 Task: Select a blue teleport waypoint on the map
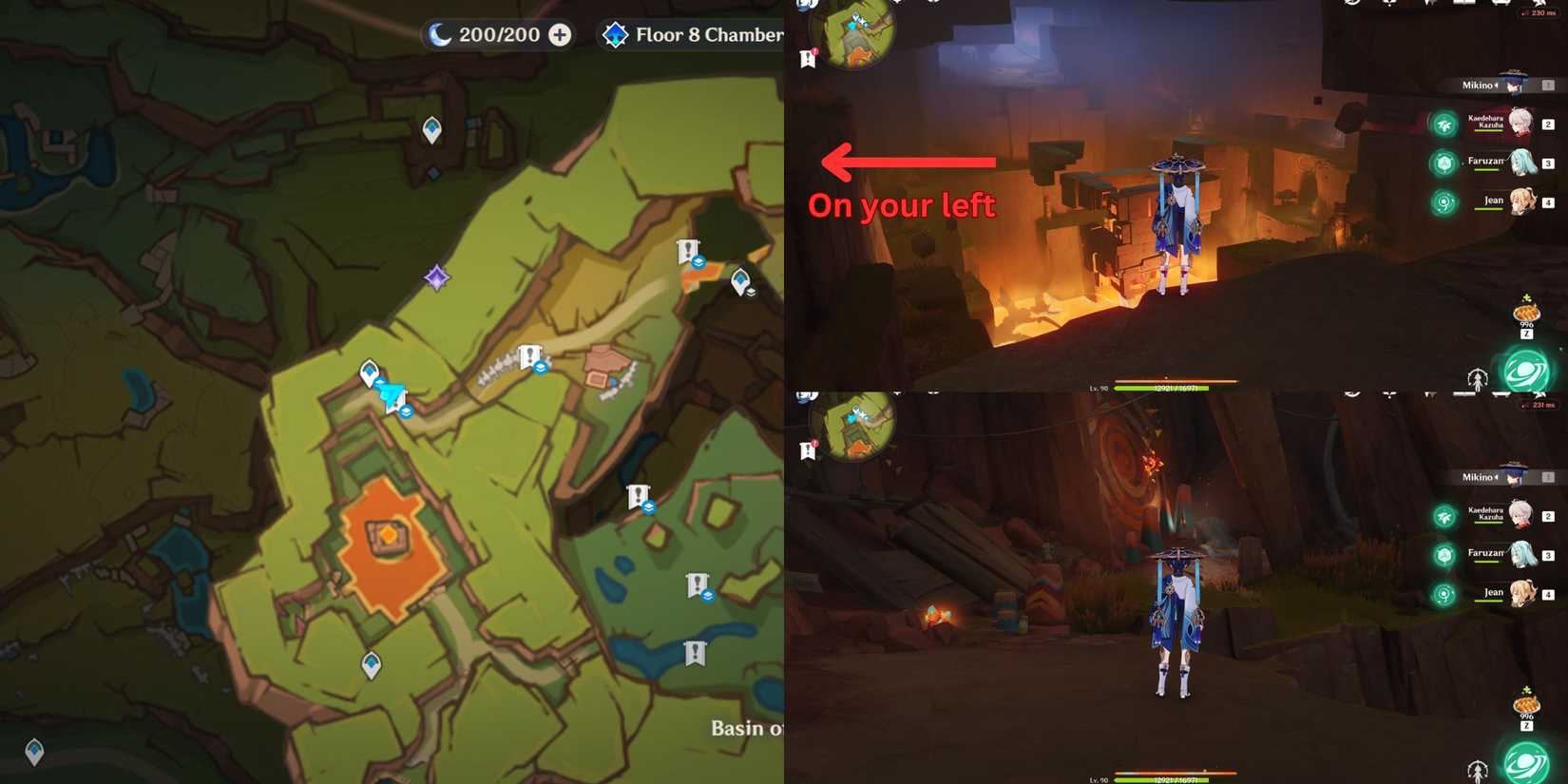pyautogui.click(x=369, y=371)
